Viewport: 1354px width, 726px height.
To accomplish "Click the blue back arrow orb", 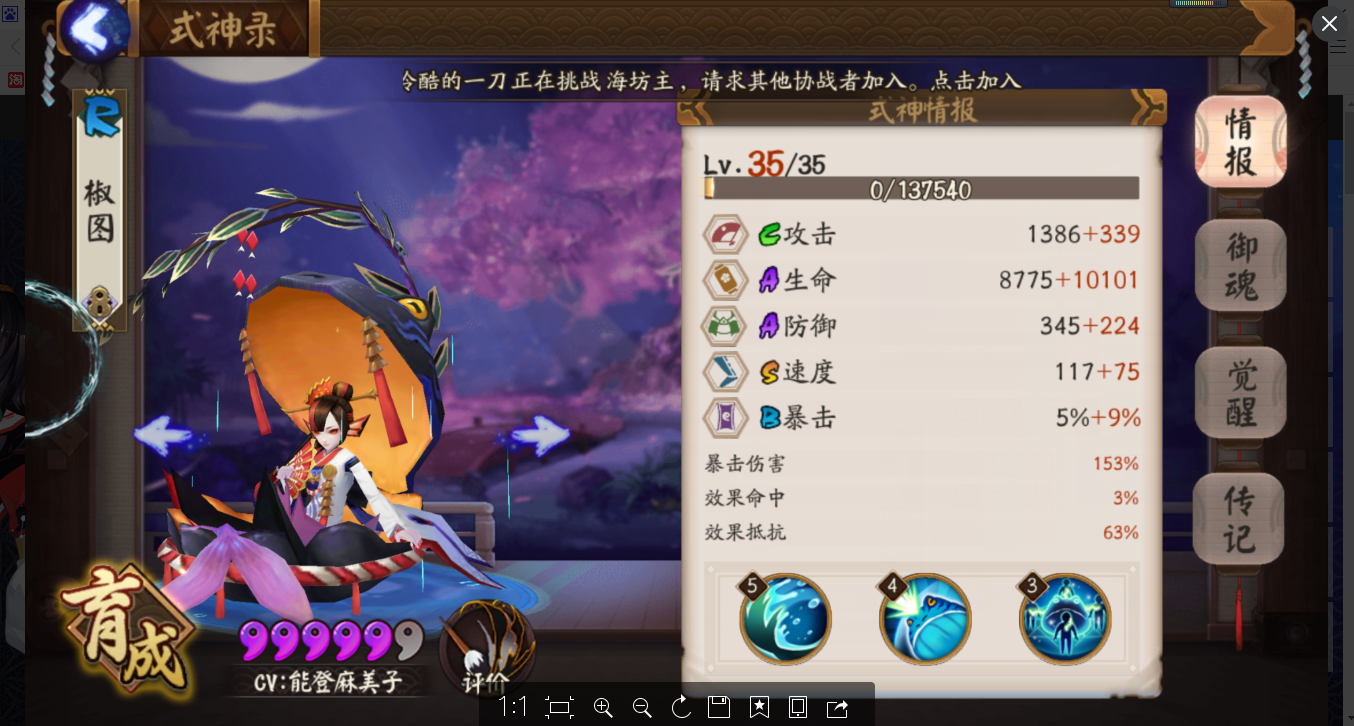I will point(97,30).
